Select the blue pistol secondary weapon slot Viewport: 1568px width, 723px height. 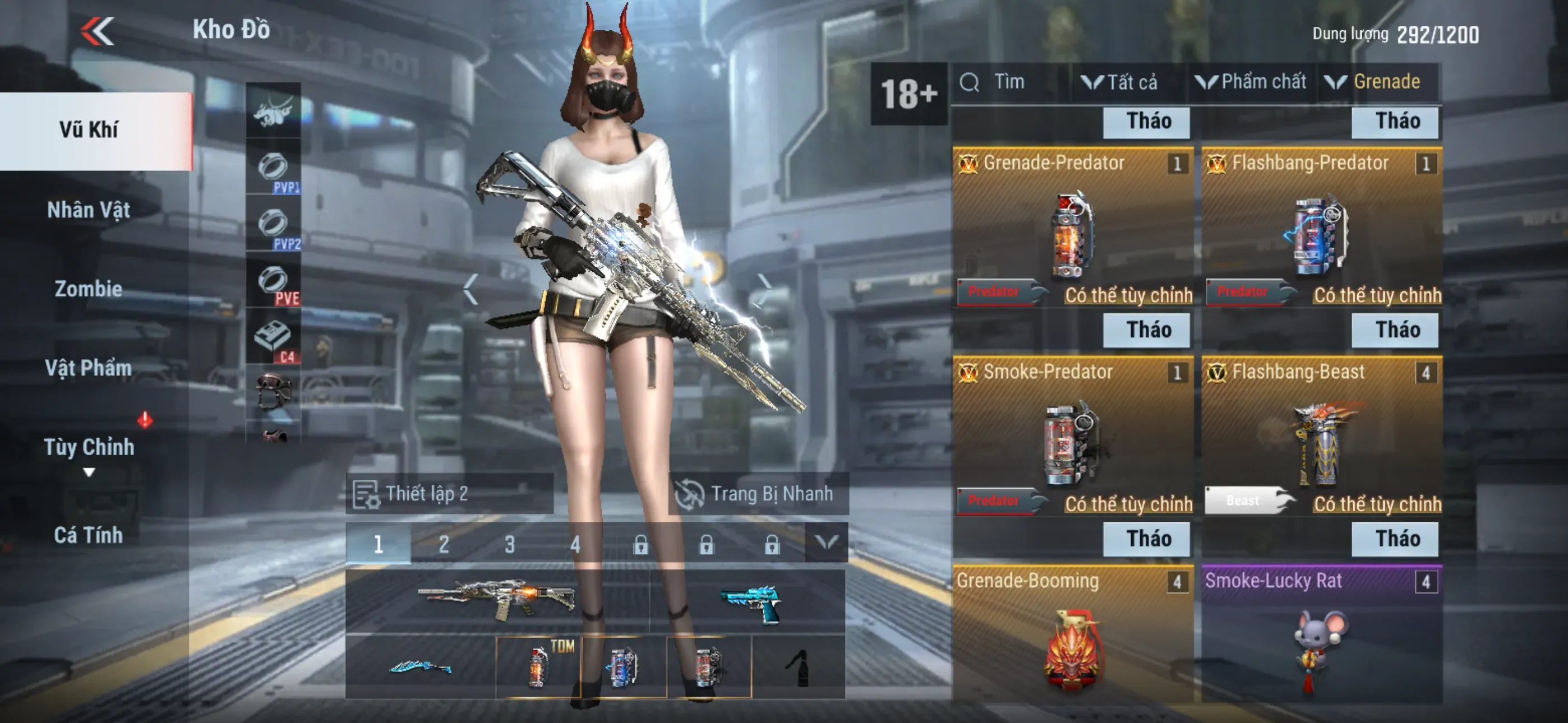click(x=749, y=601)
